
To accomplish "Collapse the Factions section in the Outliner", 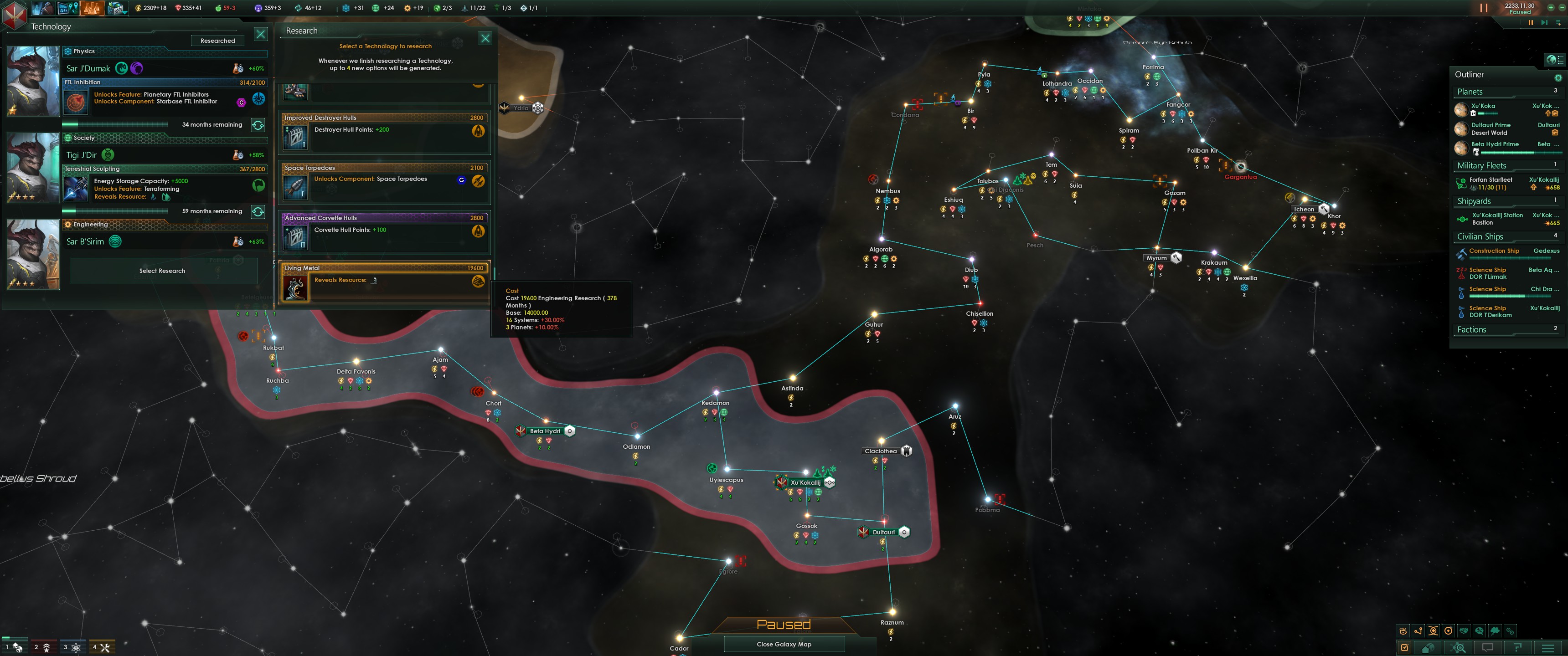I will coord(1472,329).
